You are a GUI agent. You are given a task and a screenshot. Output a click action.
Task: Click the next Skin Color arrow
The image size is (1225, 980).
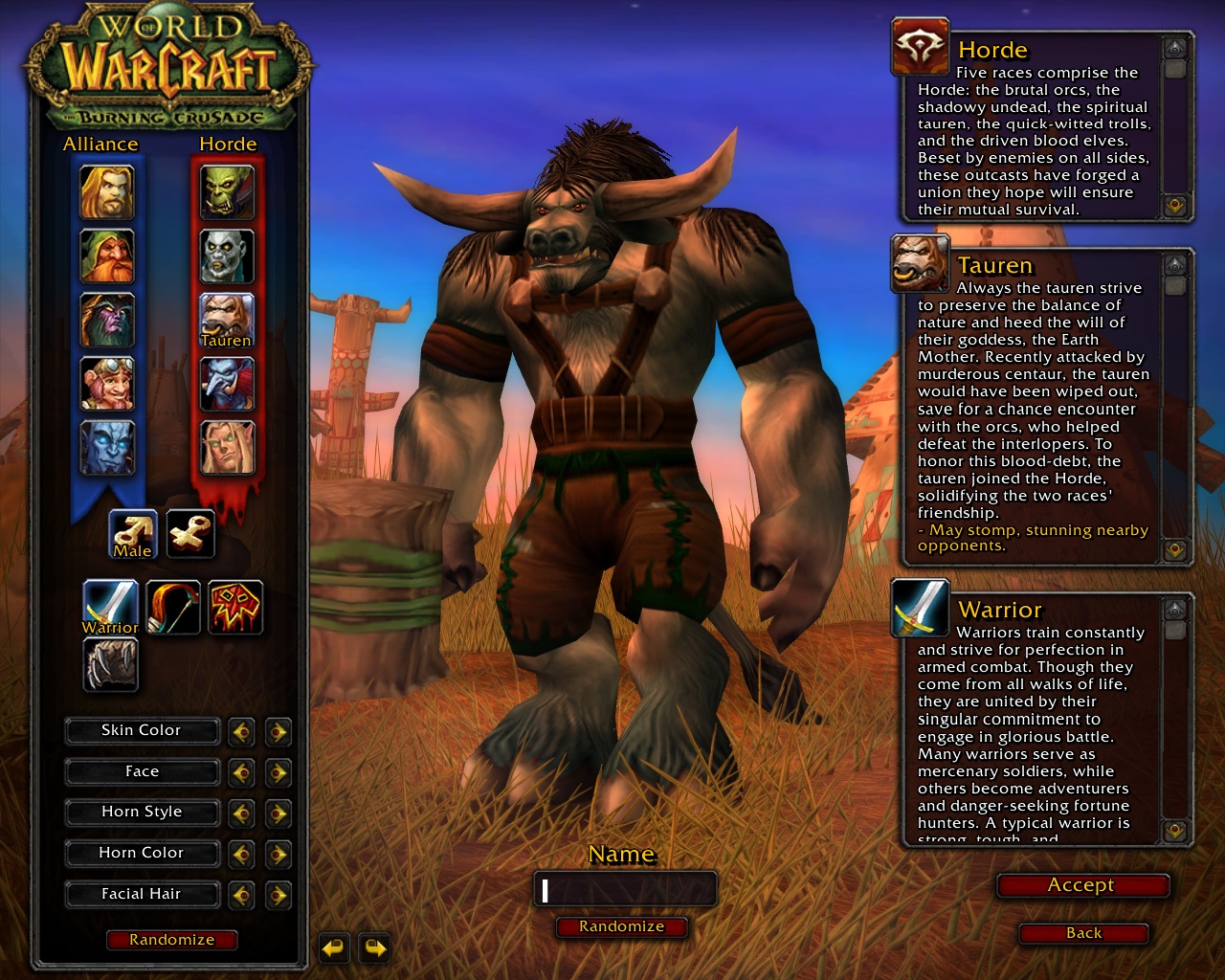[278, 732]
